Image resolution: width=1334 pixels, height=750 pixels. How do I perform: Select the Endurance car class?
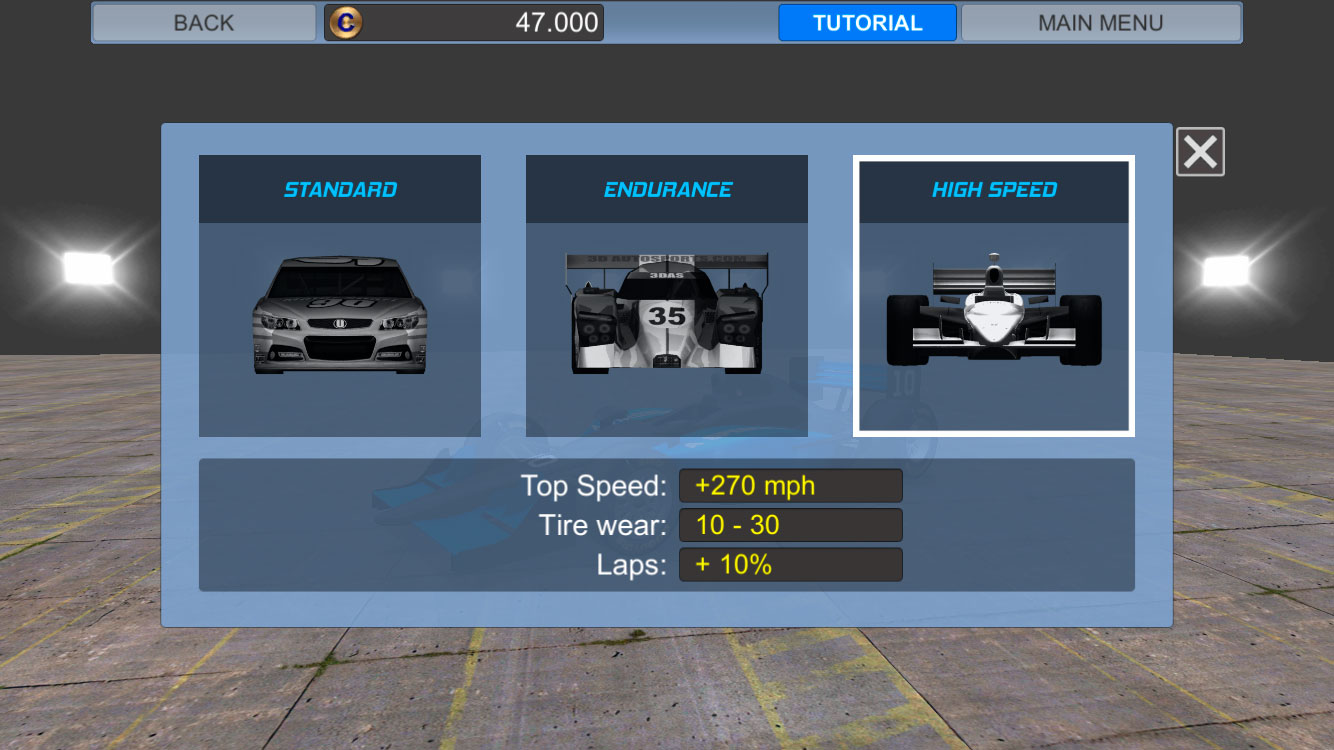point(666,295)
